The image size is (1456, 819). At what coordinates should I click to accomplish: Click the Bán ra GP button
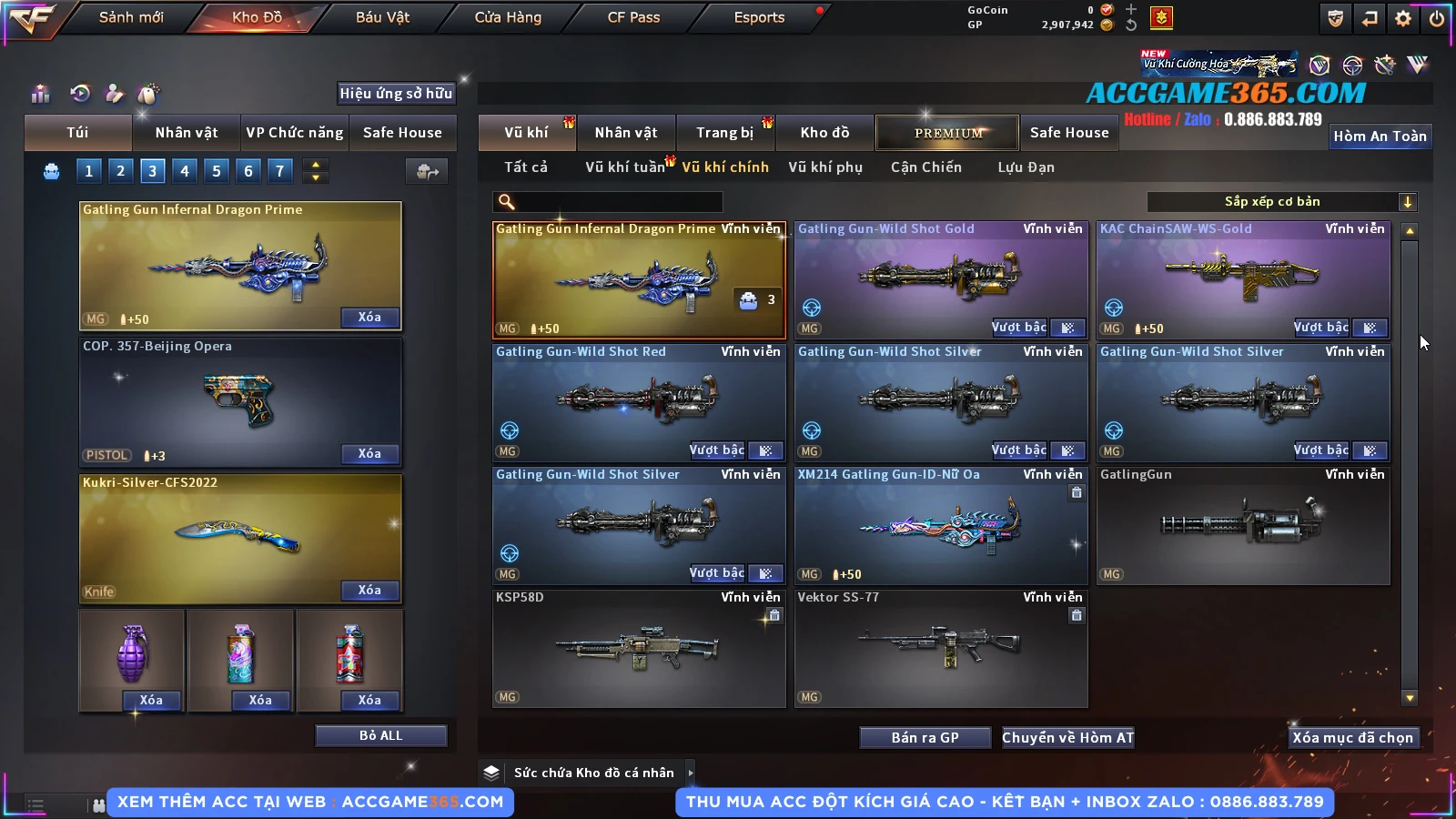[925, 738]
